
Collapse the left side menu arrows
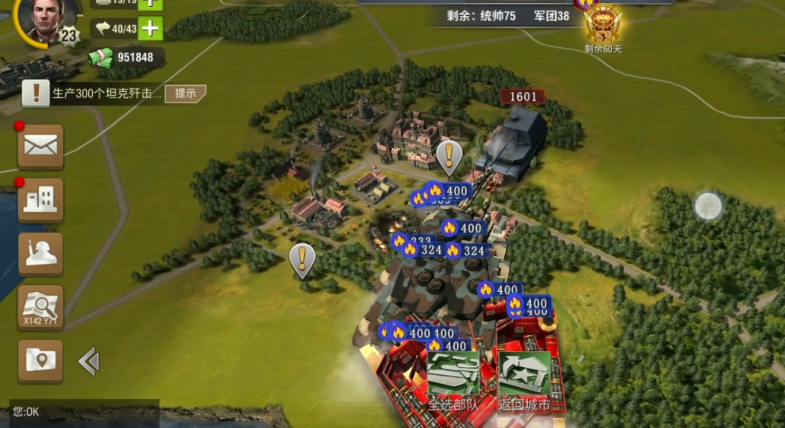click(89, 361)
